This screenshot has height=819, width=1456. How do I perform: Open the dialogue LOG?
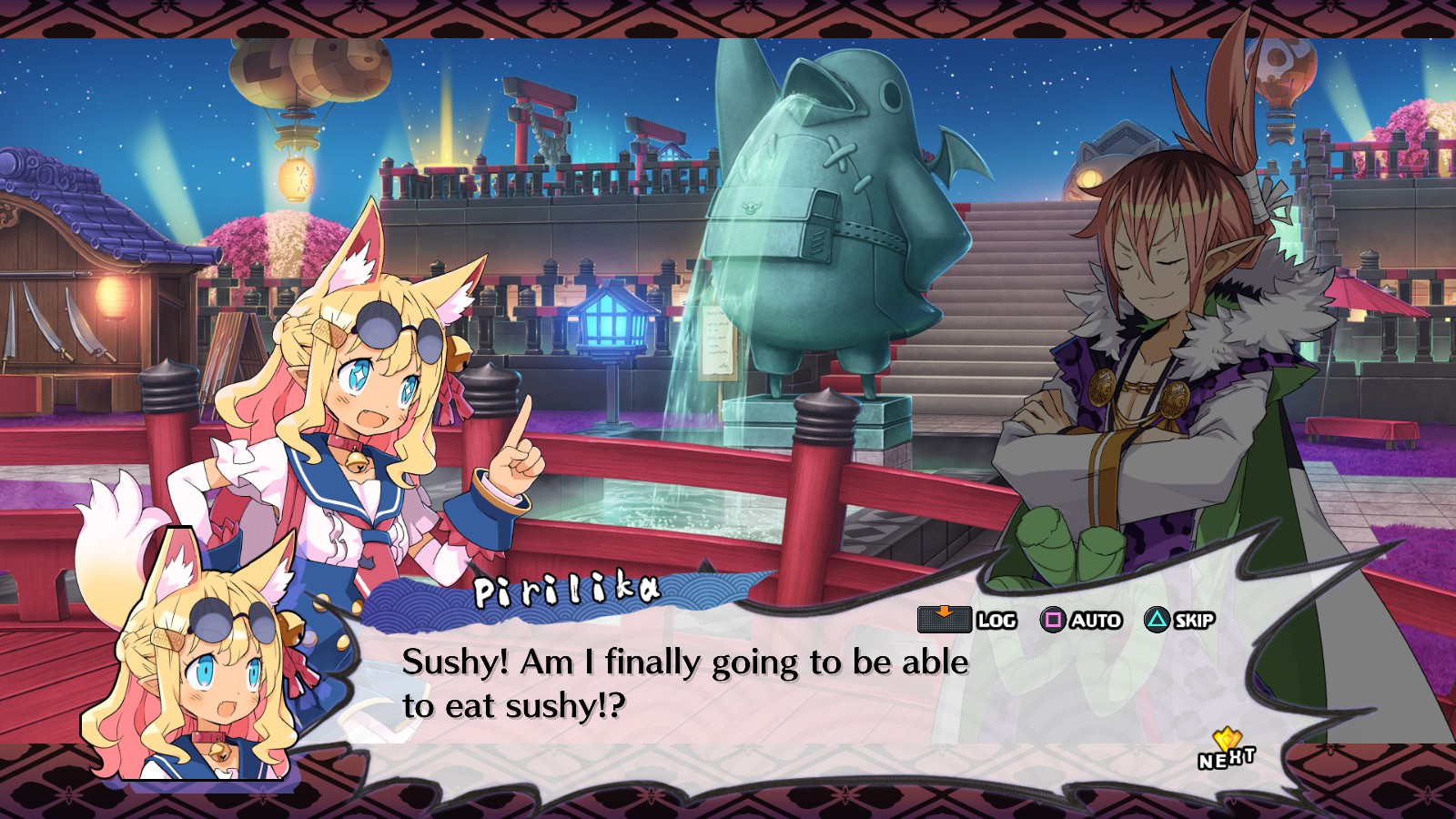coord(967,620)
